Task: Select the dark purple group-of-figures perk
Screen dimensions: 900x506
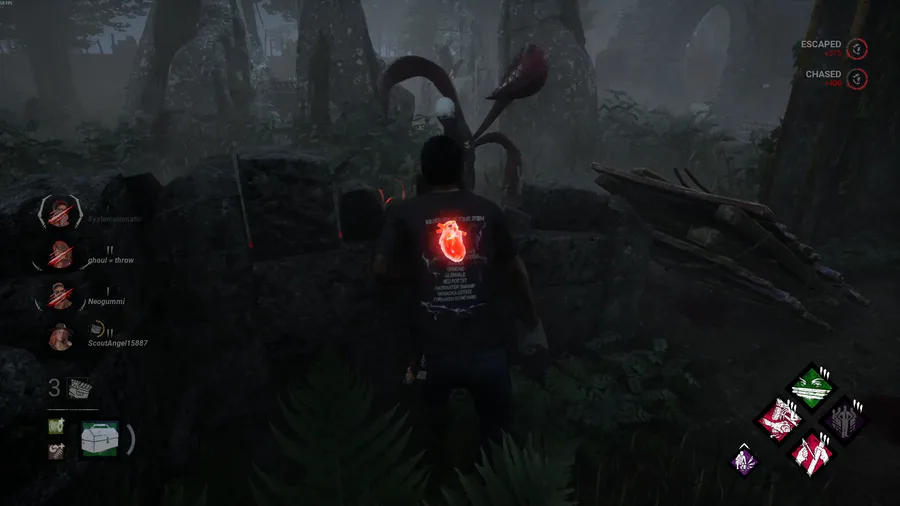Action: point(843,418)
